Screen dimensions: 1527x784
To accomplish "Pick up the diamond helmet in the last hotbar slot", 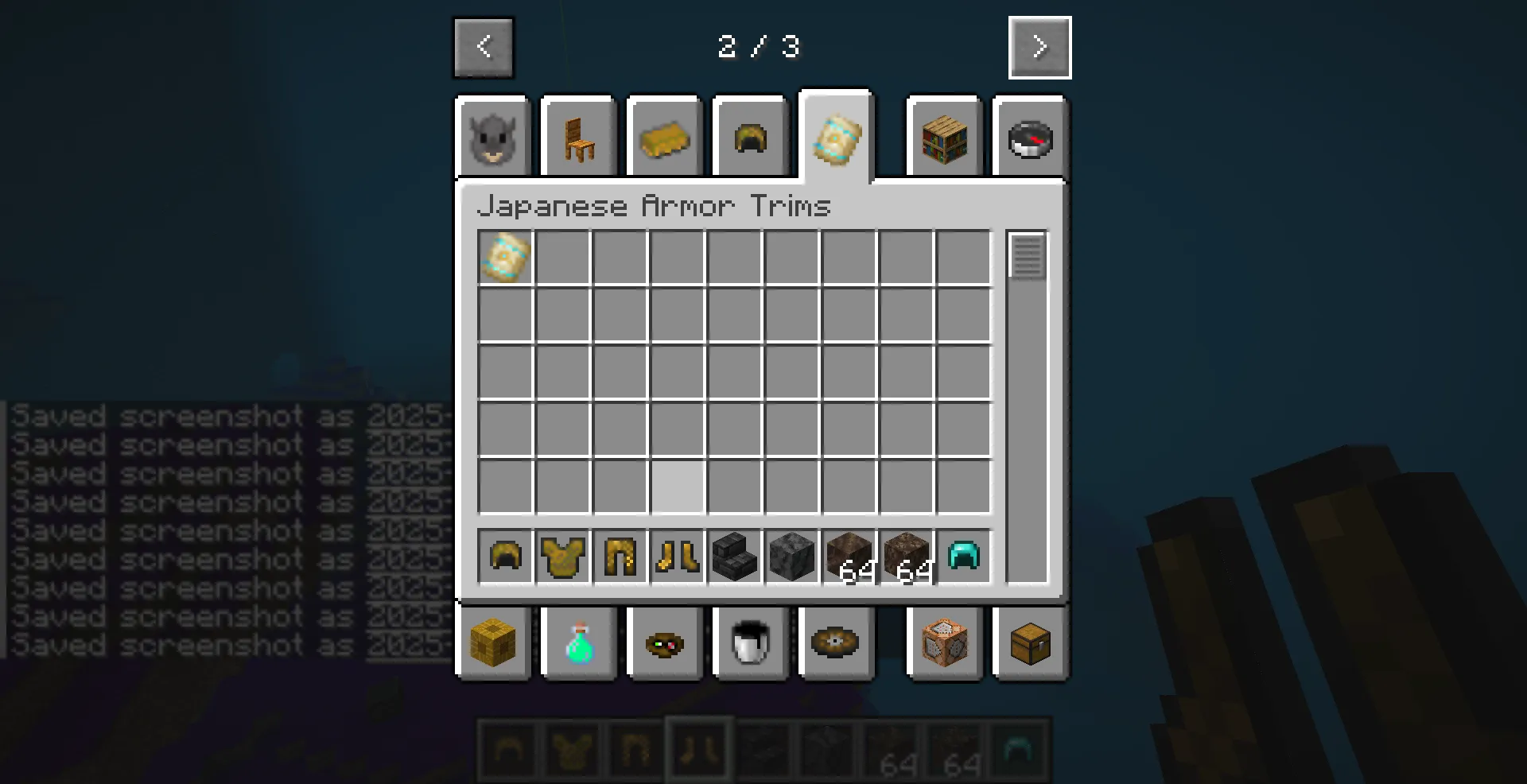I will (x=963, y=557).
